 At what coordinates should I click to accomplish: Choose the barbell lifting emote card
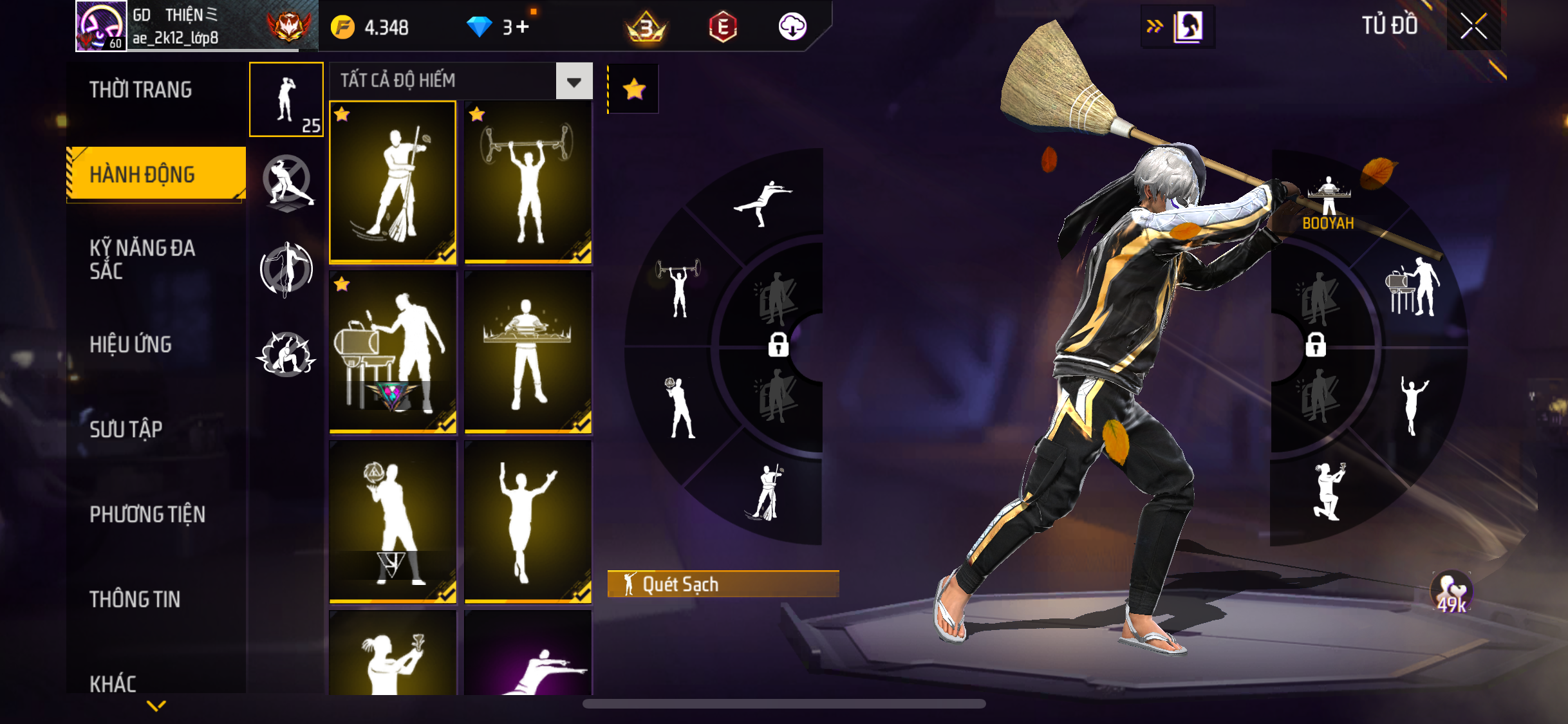528,182
